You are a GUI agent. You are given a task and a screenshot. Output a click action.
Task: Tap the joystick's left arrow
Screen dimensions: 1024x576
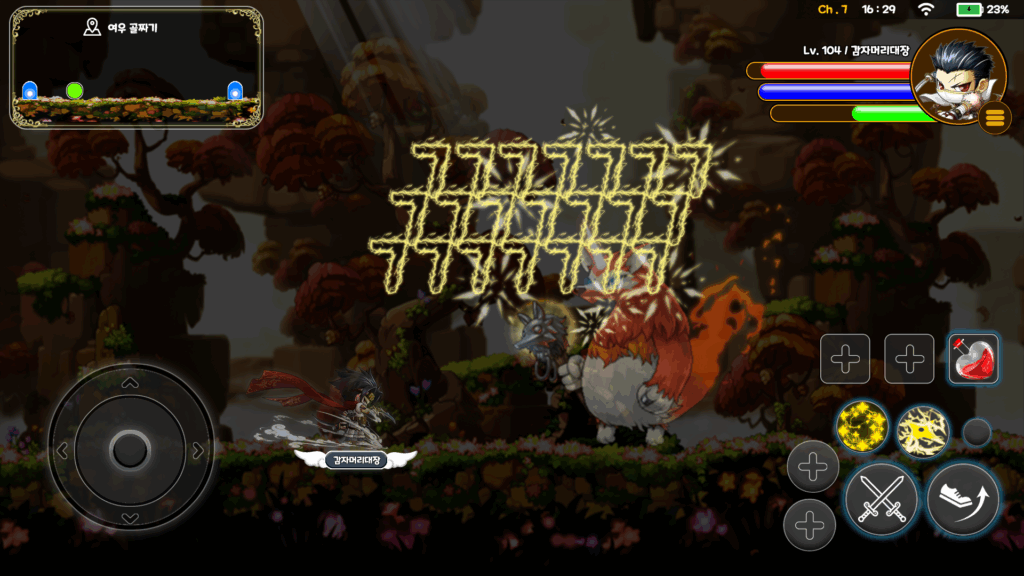pos(62,450)
